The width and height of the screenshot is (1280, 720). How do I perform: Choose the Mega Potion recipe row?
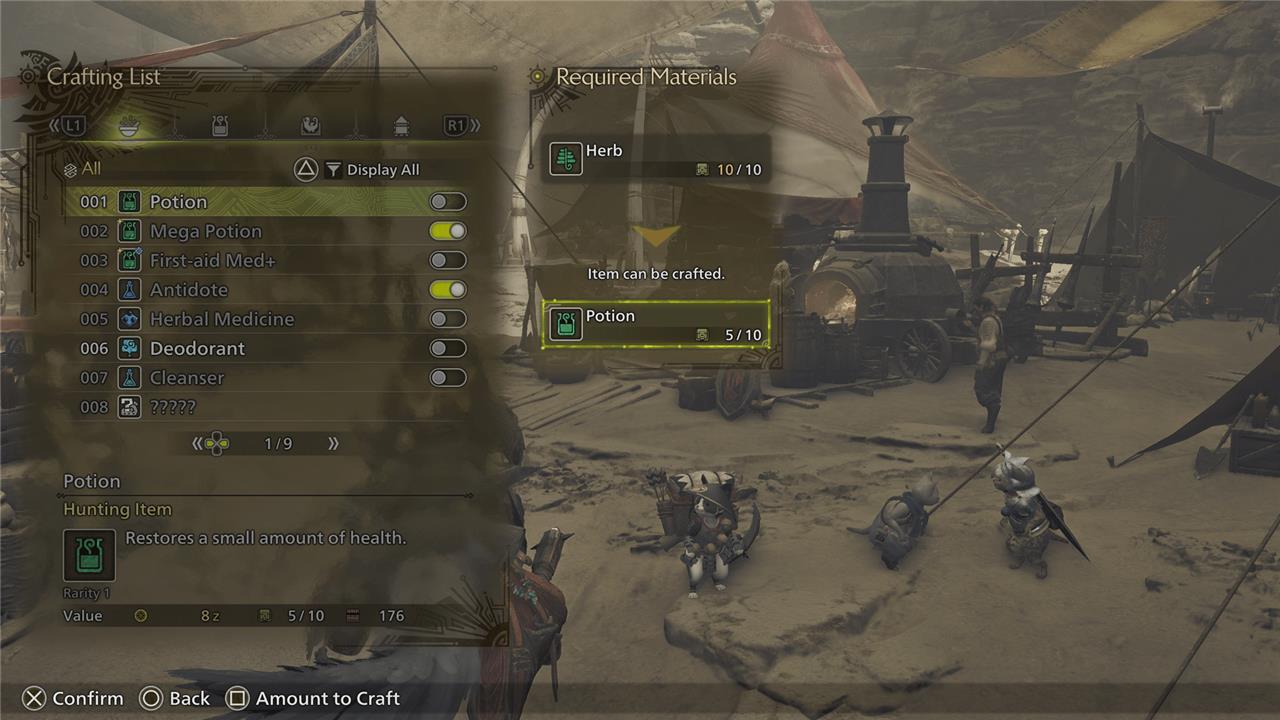(205, 231)
